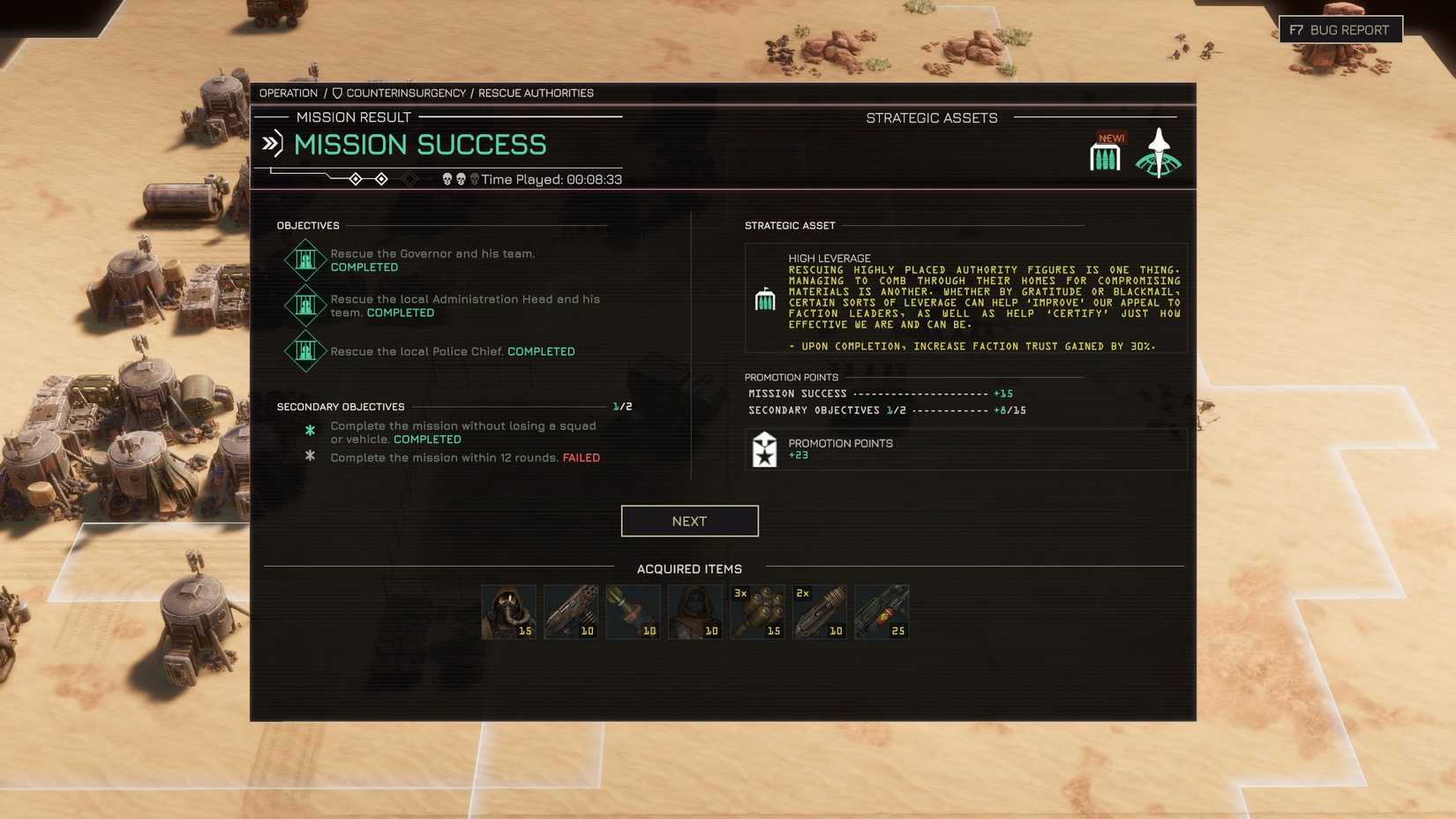Image resolution: width=1456 pixels, height=819 pixels.
Task: Click the NEW! badge on the strategic asset
Action: 1111,137
